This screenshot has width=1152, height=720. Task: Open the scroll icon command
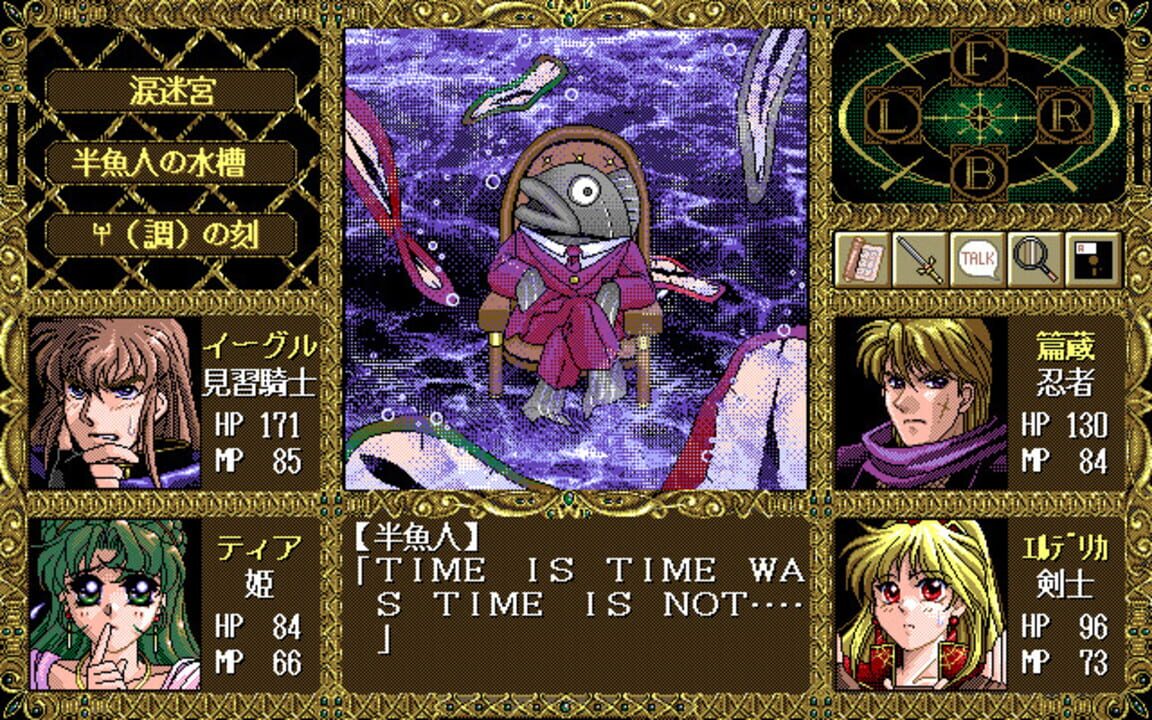[863, 260]
